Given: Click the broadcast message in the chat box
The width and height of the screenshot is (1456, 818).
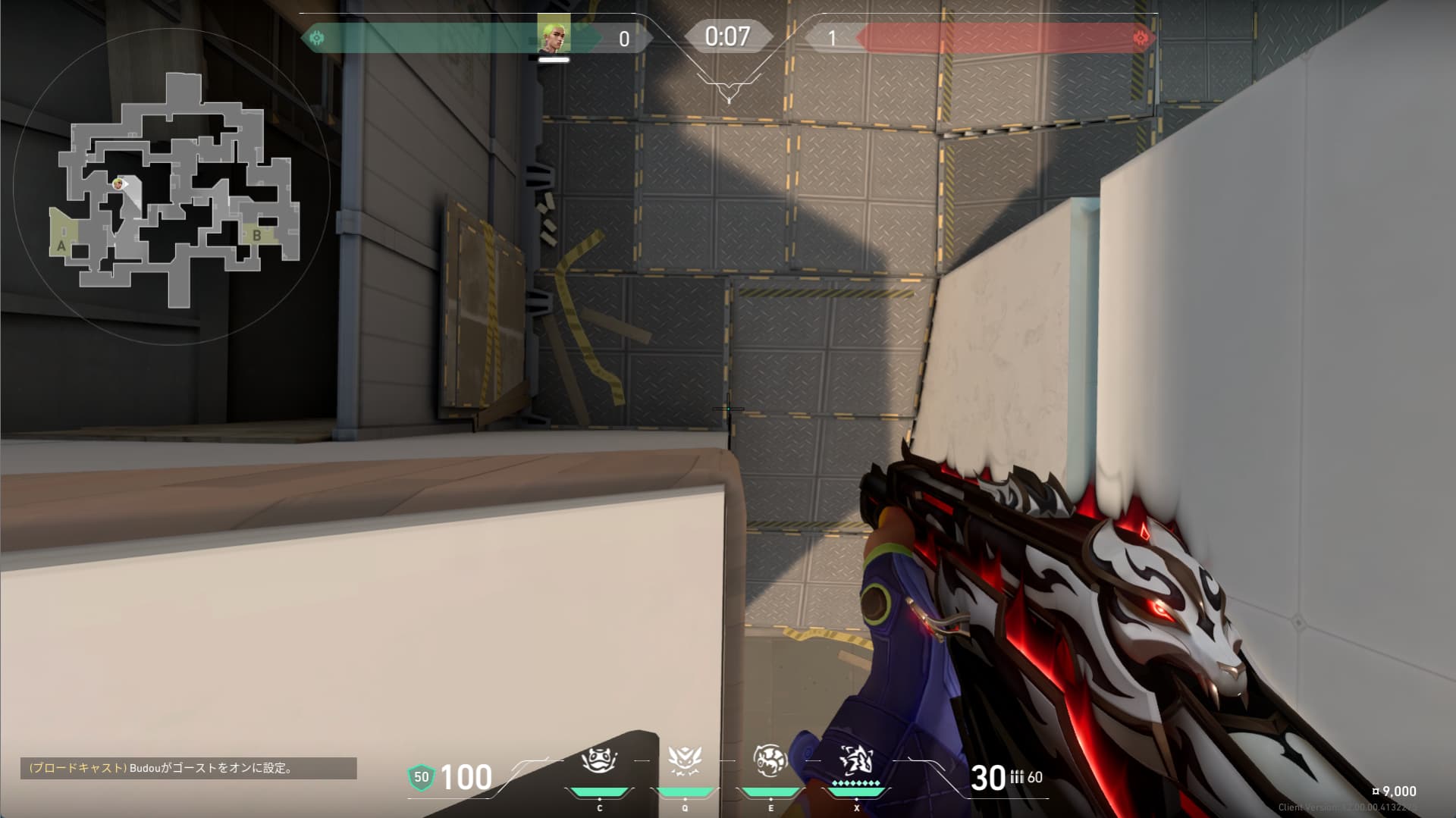Looking at the screenshot, I should tap(188, 768).
